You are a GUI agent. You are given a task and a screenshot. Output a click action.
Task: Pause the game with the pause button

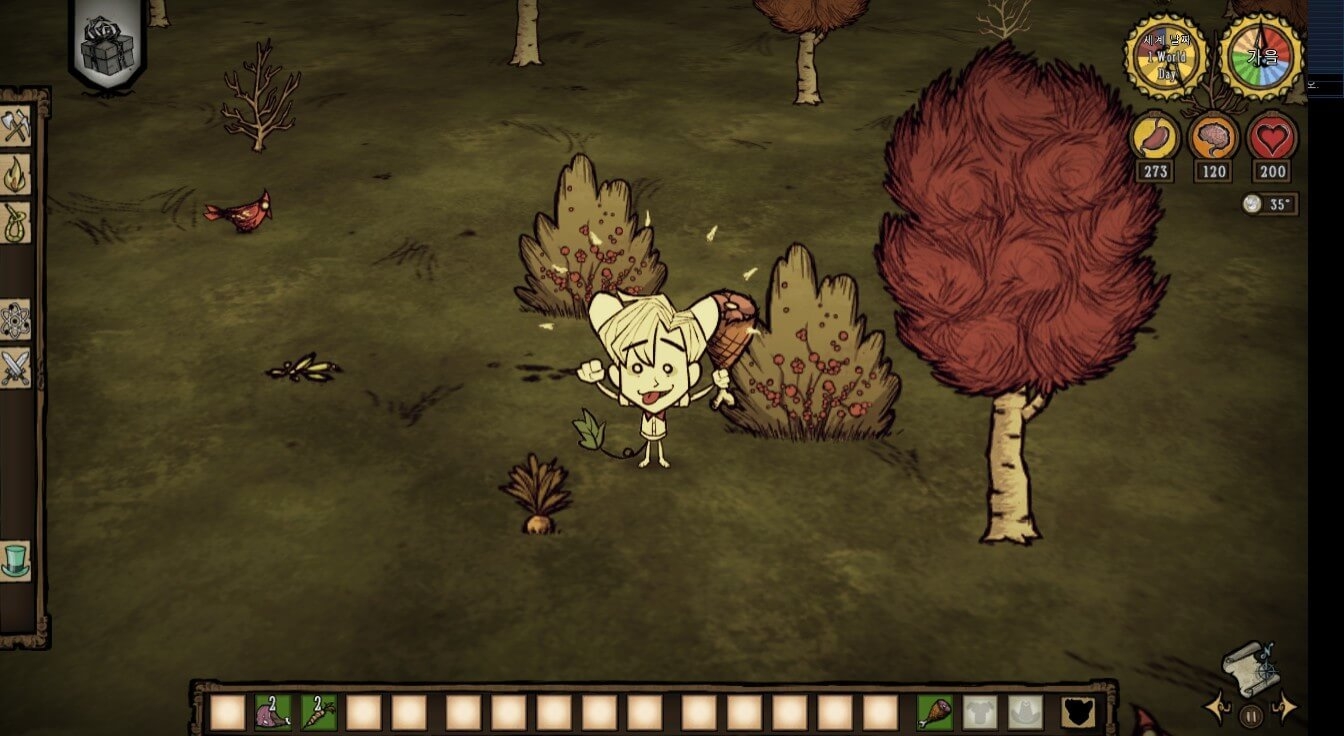point(1250,716)
